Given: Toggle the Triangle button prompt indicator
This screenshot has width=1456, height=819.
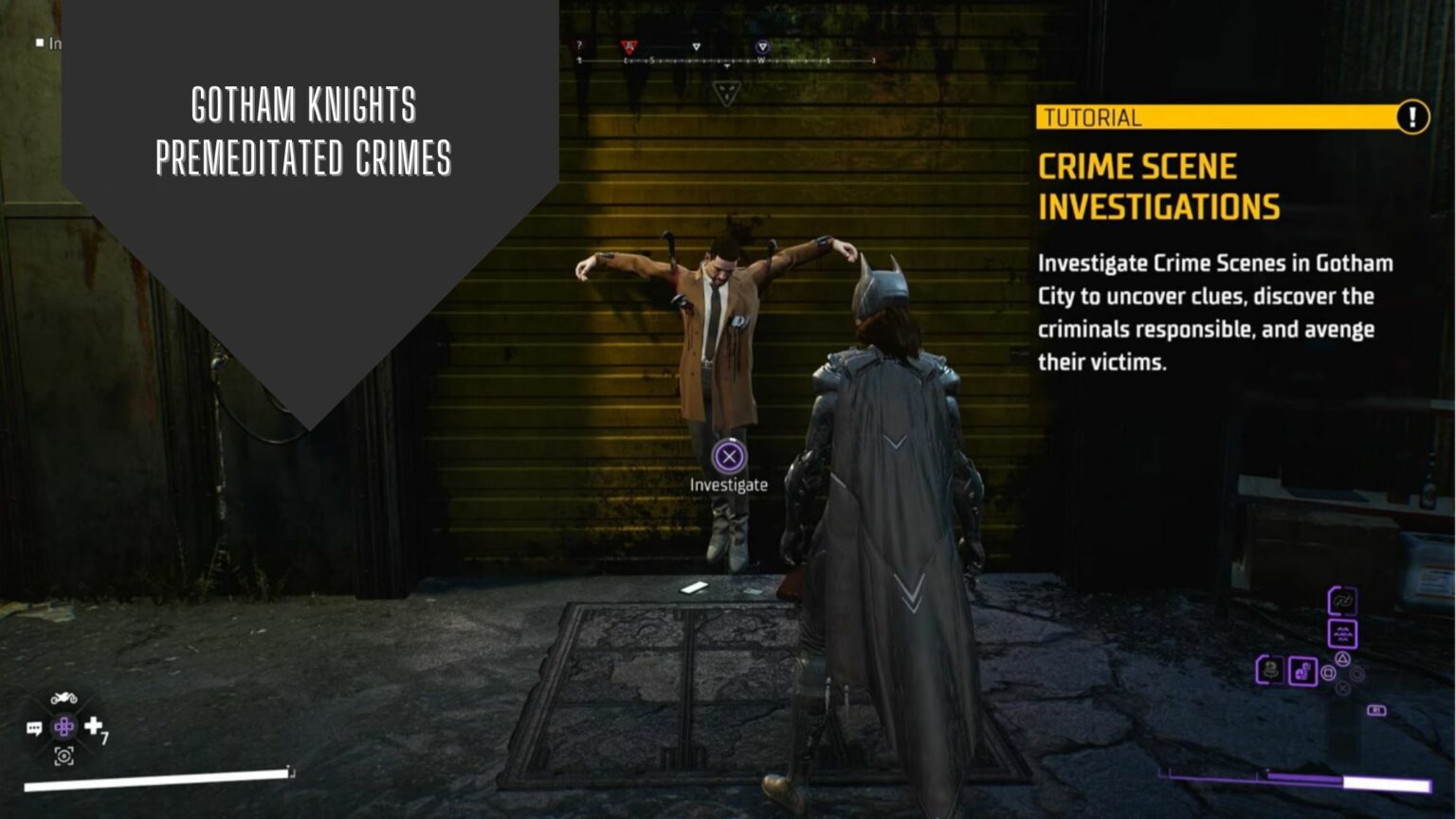Looking at the screenshot, I should pyautogui.click(x=1342, y=659).
